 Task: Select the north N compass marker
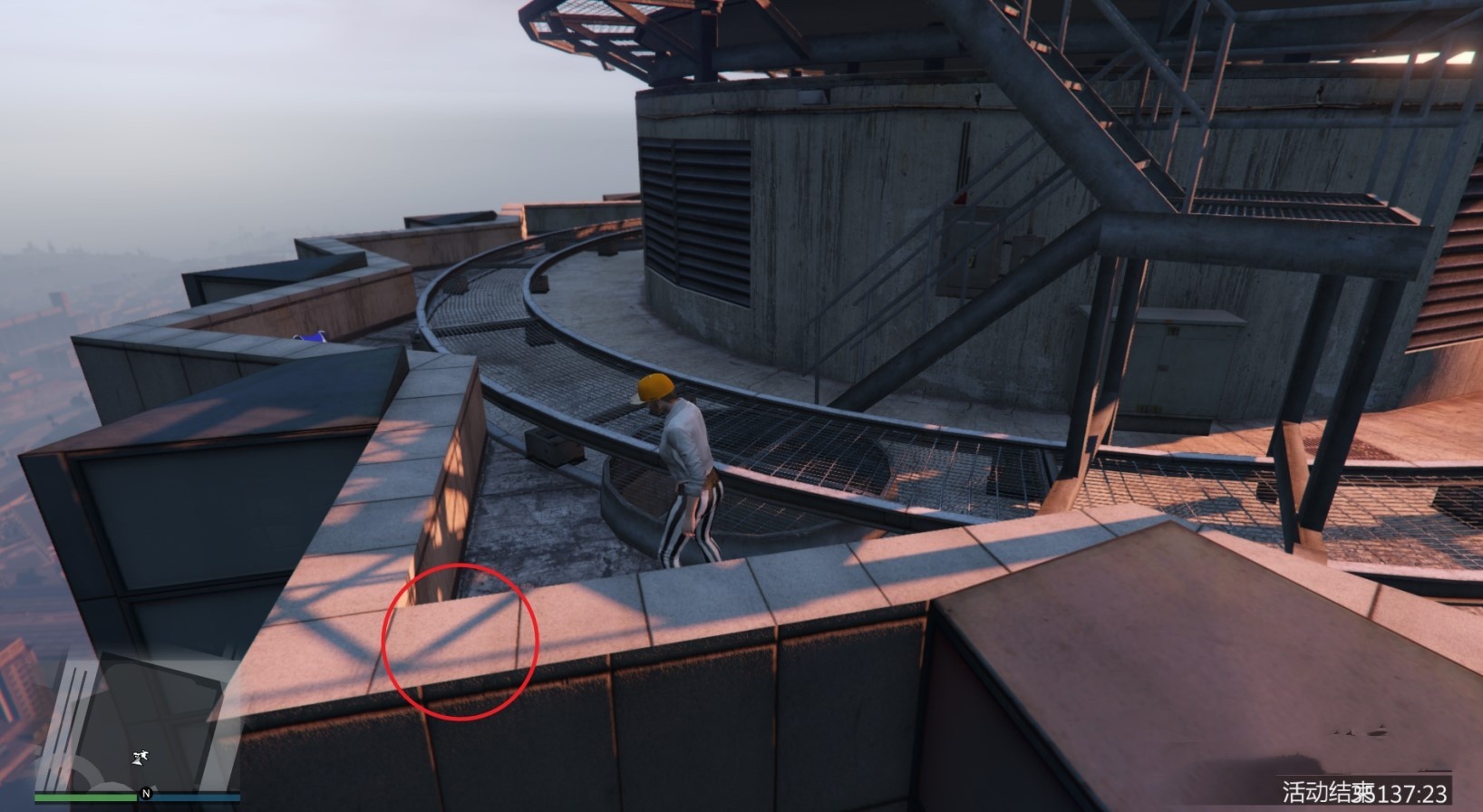(145, 794)
